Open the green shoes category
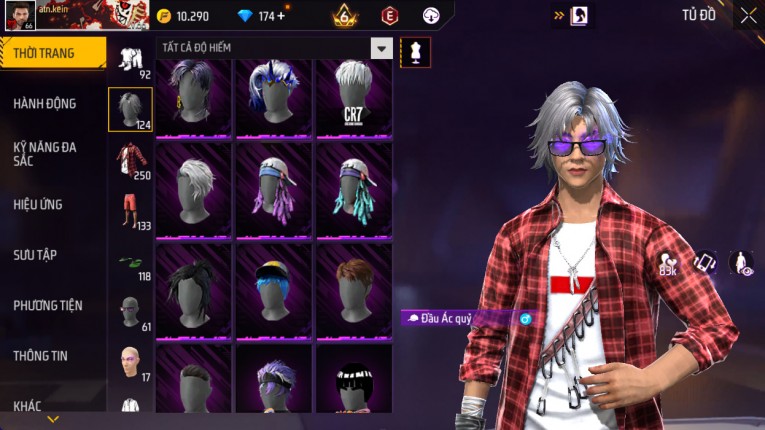 pyautogui.click(x=130, y=264)
